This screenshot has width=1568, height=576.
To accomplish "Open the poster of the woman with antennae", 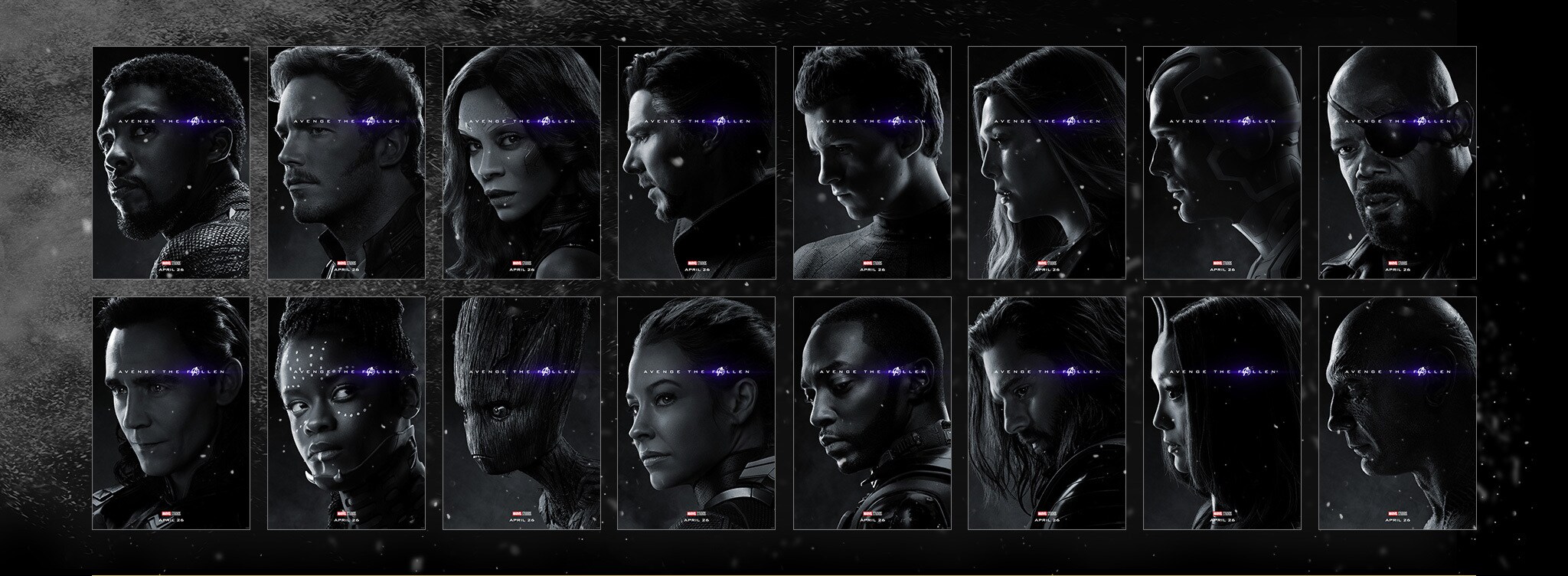I will click(x=1222, y=413).
